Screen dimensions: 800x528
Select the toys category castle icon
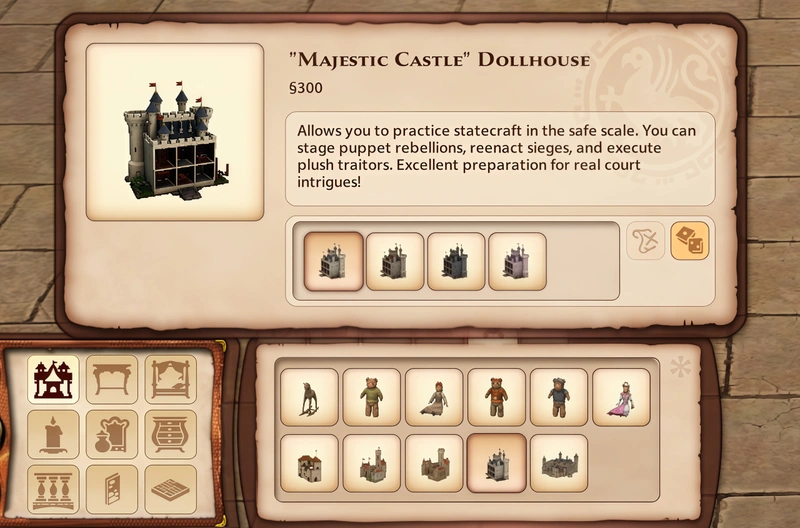53,379
